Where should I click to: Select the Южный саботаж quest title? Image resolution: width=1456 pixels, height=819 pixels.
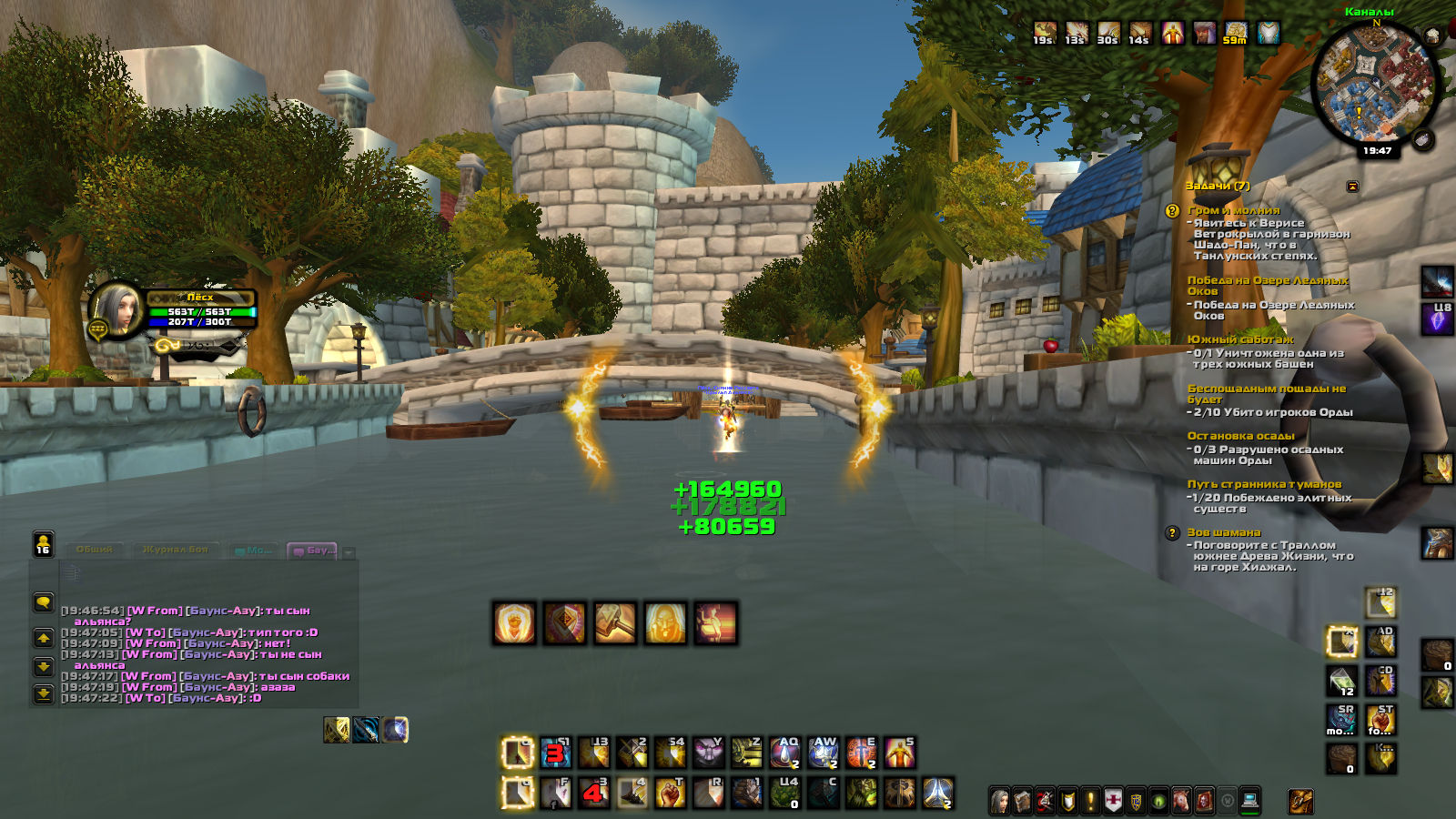pyautogui.click(x=1239, y=339)
